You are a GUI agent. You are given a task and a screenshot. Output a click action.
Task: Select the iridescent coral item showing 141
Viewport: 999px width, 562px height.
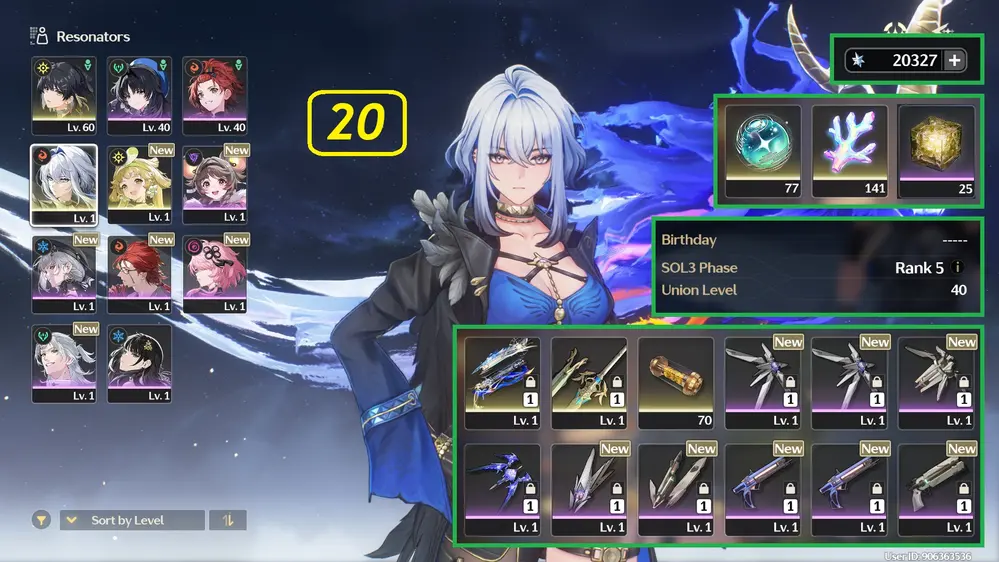(849, 150)
